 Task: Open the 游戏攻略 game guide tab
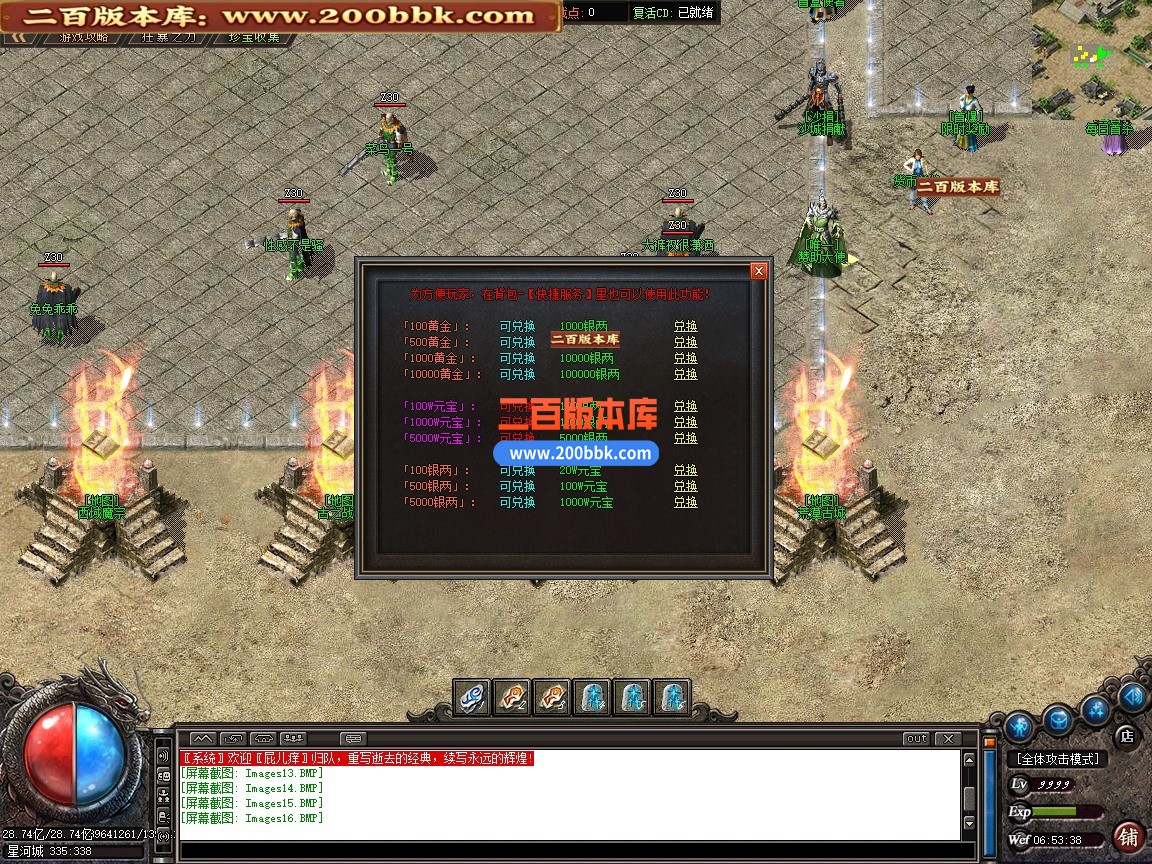pos(84,38)
